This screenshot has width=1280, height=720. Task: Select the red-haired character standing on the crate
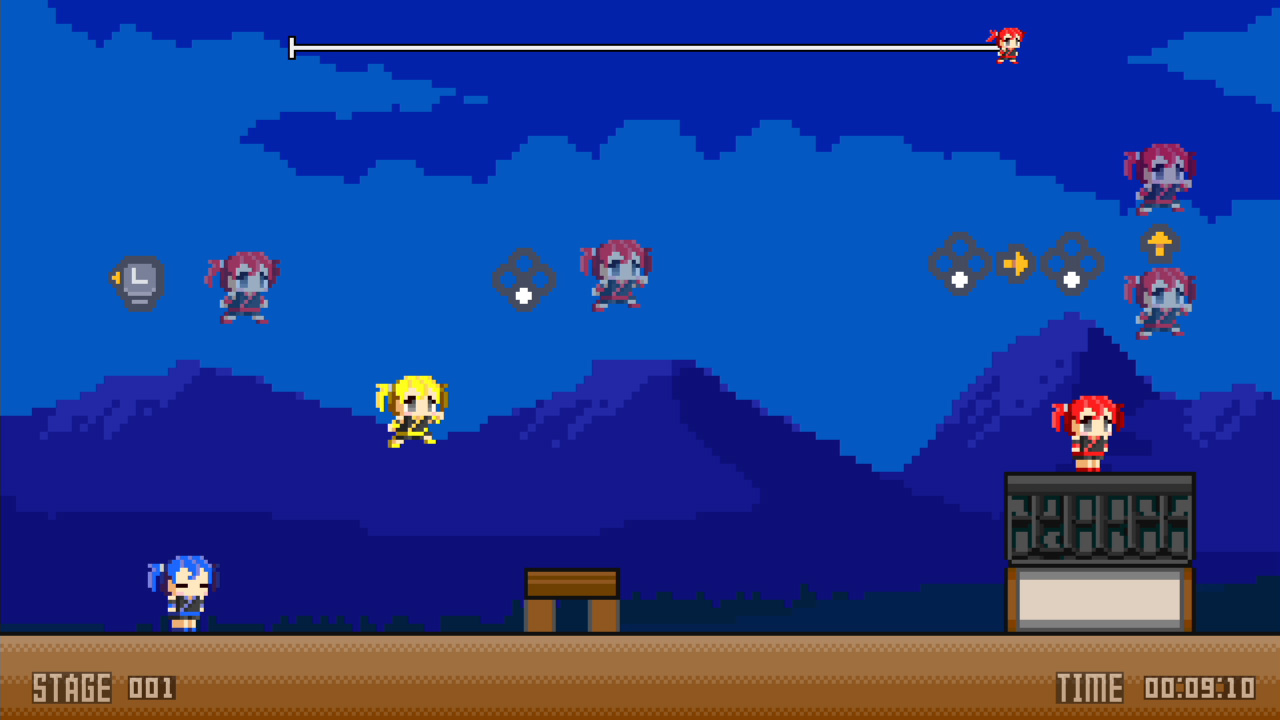[x=1090, y=432]
